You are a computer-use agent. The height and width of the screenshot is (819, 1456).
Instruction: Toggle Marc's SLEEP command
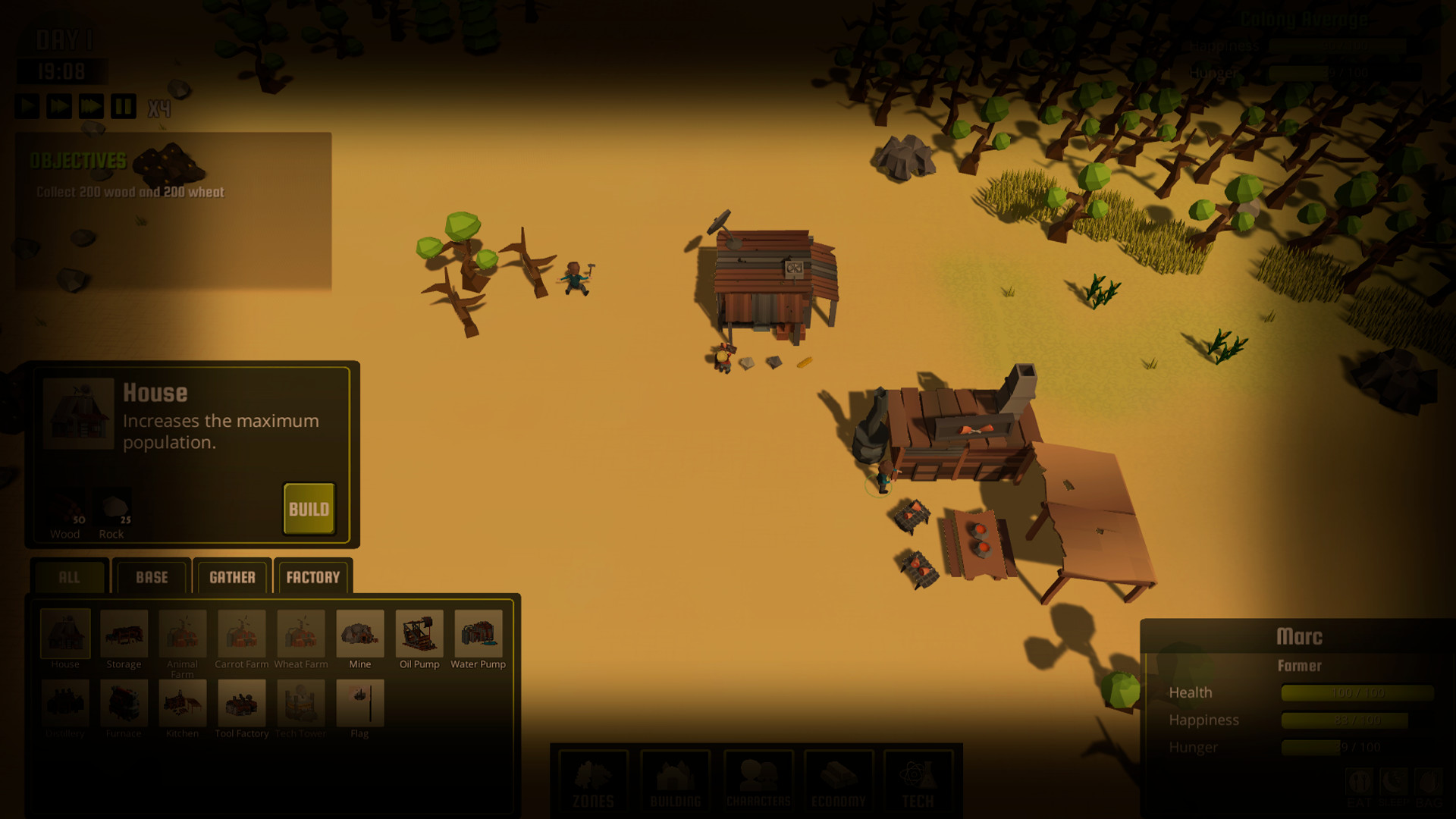[x=1395, y=781]
